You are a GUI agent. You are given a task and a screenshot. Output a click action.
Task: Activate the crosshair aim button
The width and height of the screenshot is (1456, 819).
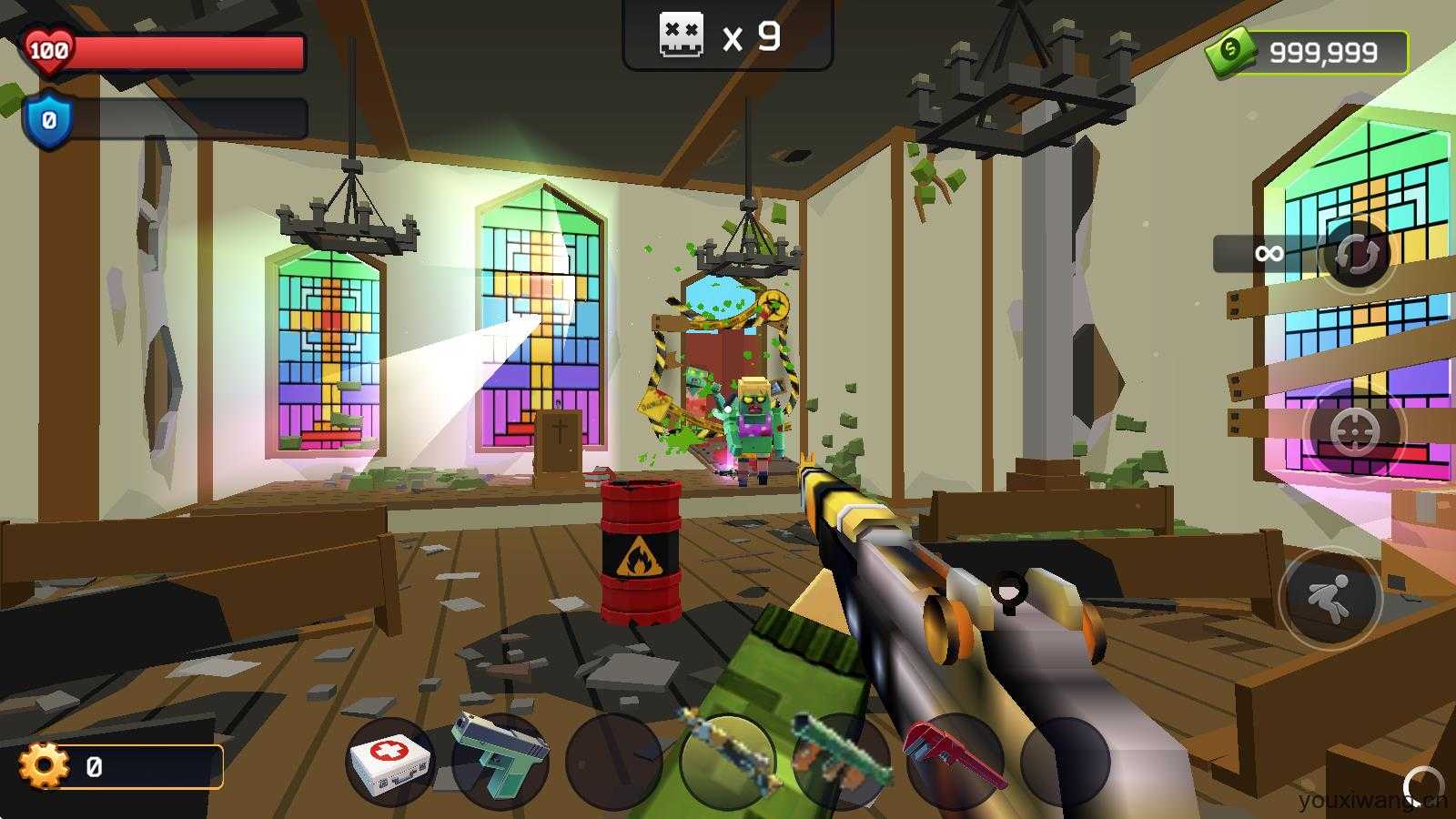click(1354, 431)
